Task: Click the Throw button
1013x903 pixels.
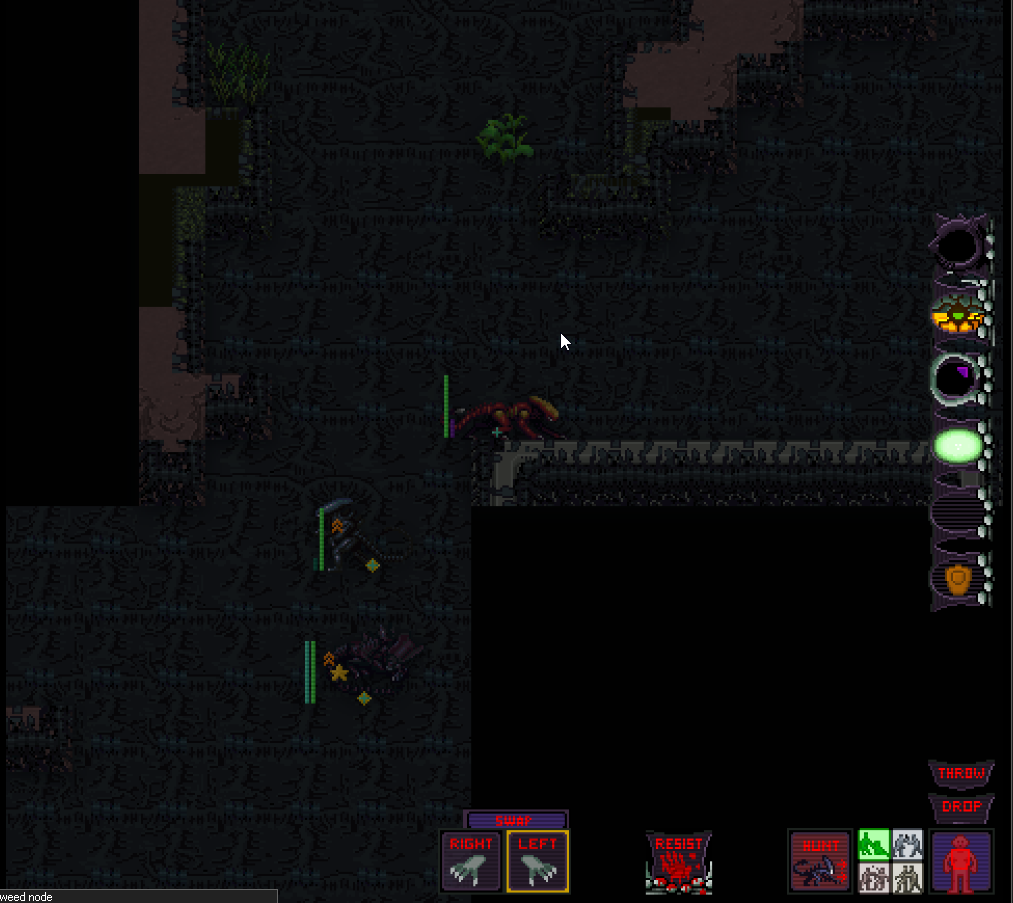Action: point(961,774)
